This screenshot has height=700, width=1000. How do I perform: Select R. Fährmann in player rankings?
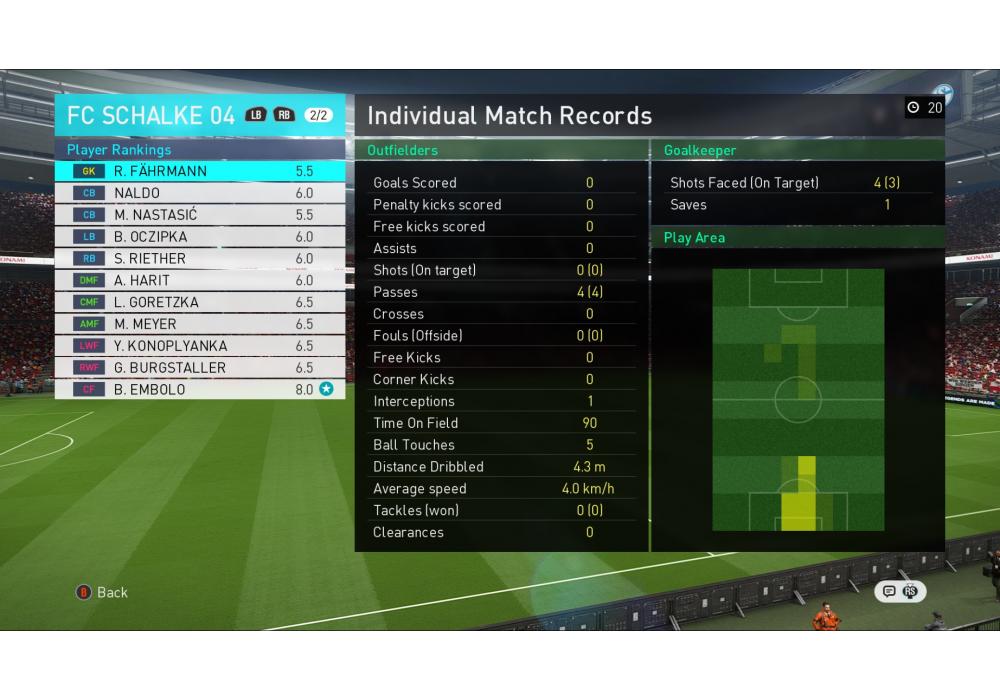(200, 171)
